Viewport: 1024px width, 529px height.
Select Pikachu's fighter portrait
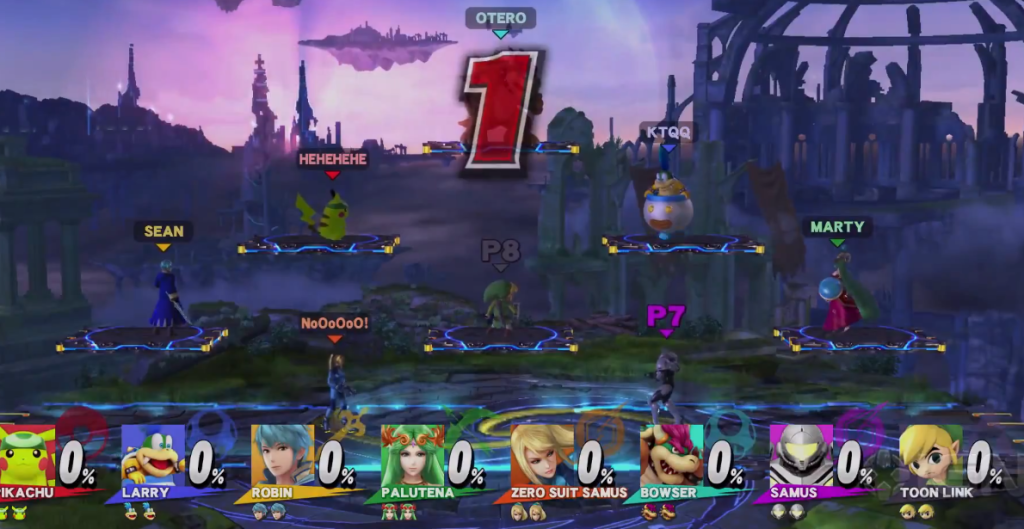pos(27,456)
